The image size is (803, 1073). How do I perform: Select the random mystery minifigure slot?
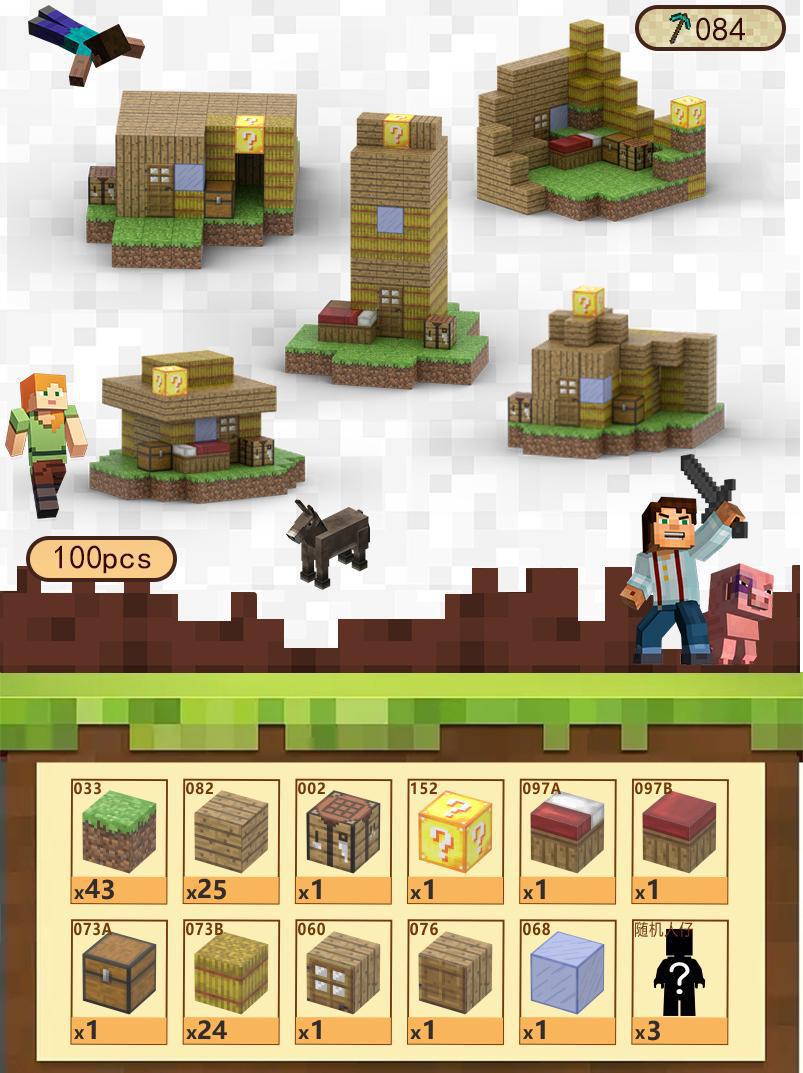679,982
